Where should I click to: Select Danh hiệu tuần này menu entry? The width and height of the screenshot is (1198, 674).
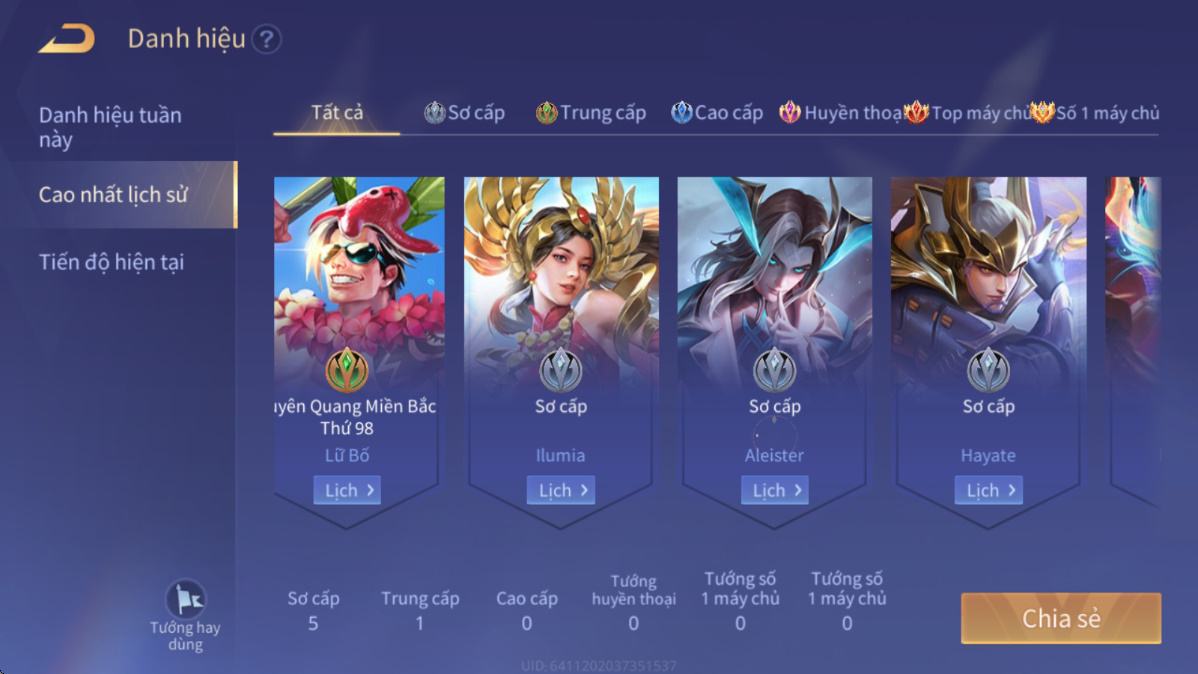point(110,127)
